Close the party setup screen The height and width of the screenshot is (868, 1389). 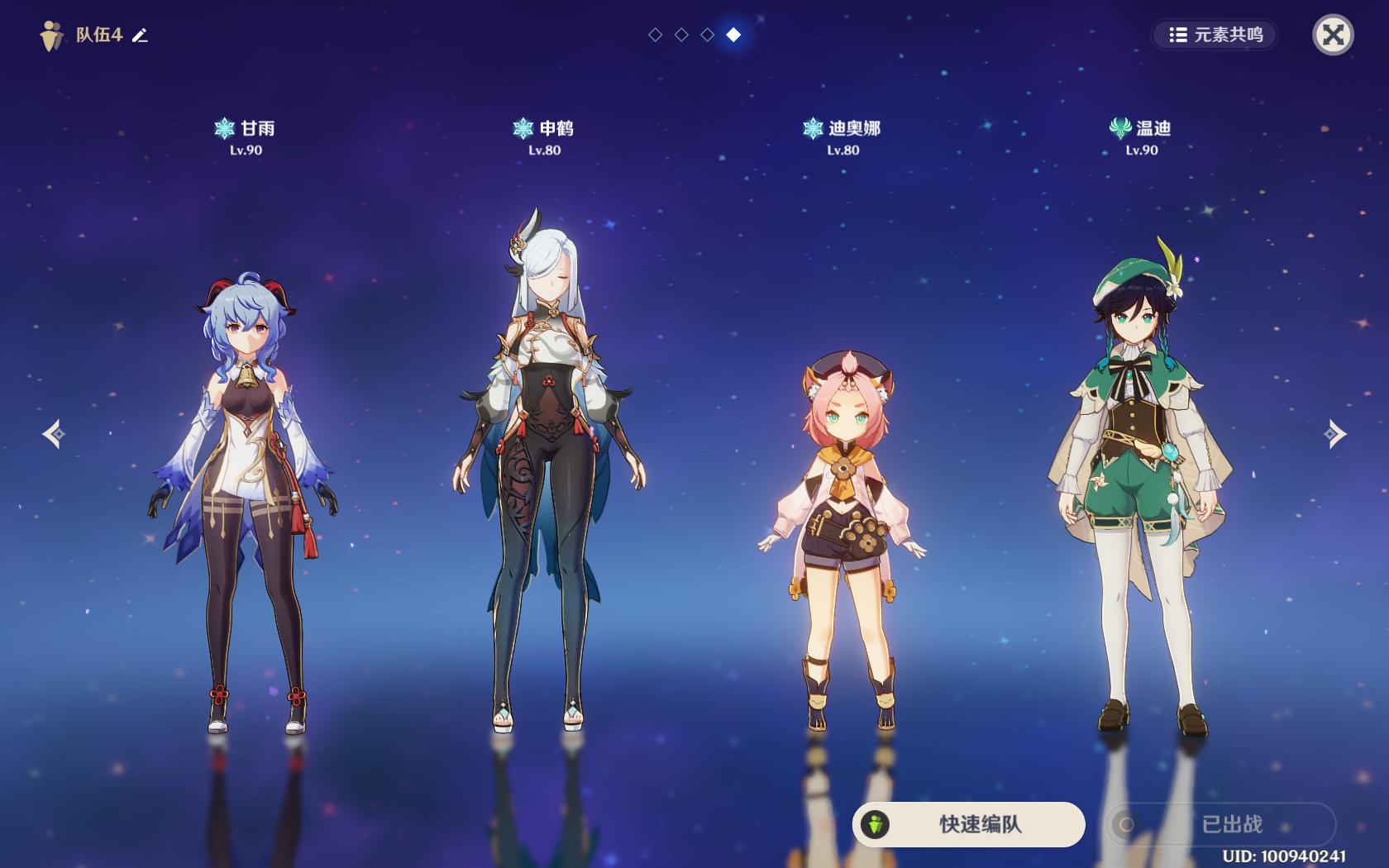(1333, 35)
